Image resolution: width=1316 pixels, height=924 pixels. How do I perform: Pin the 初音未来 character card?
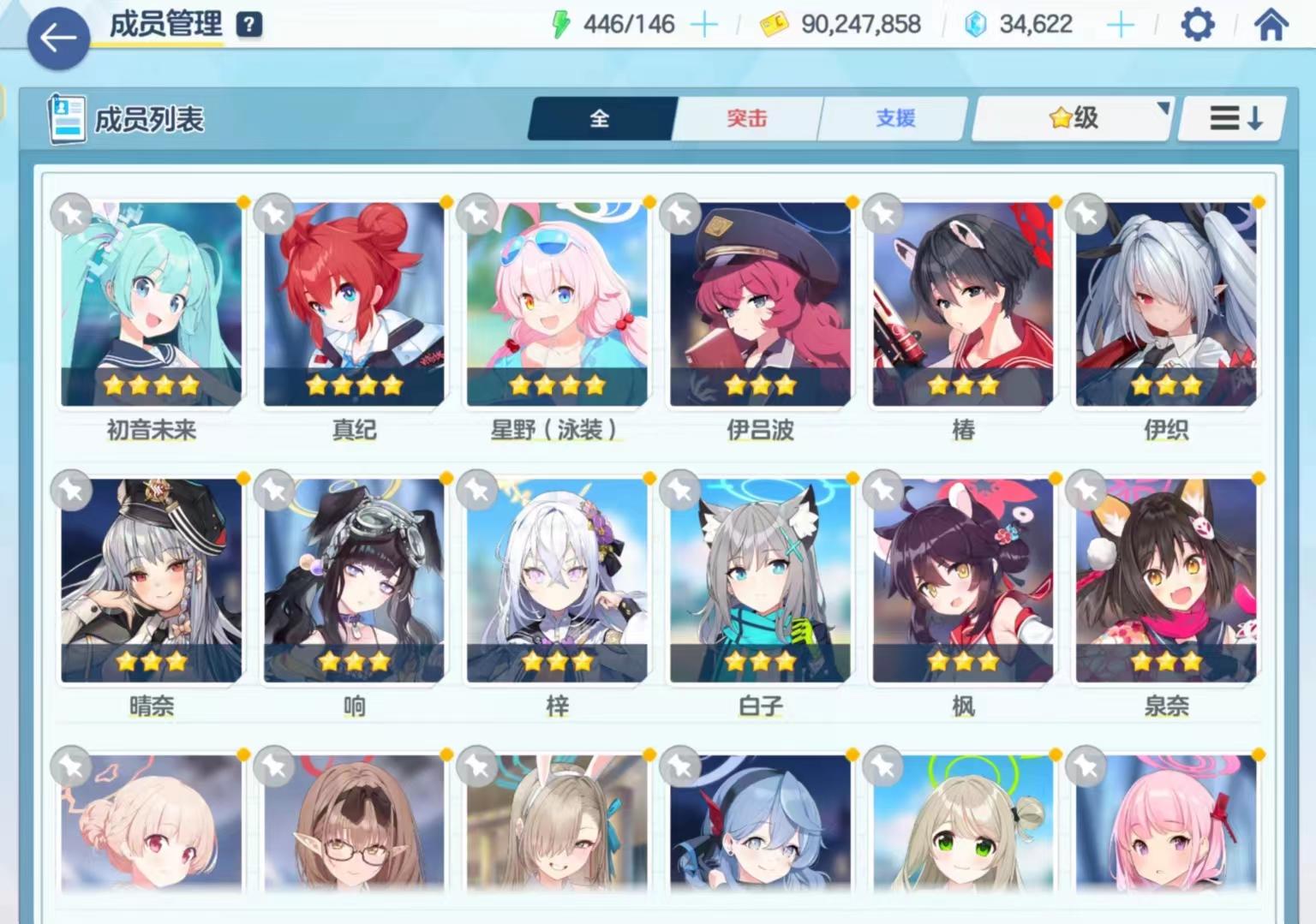pos(72,215)
